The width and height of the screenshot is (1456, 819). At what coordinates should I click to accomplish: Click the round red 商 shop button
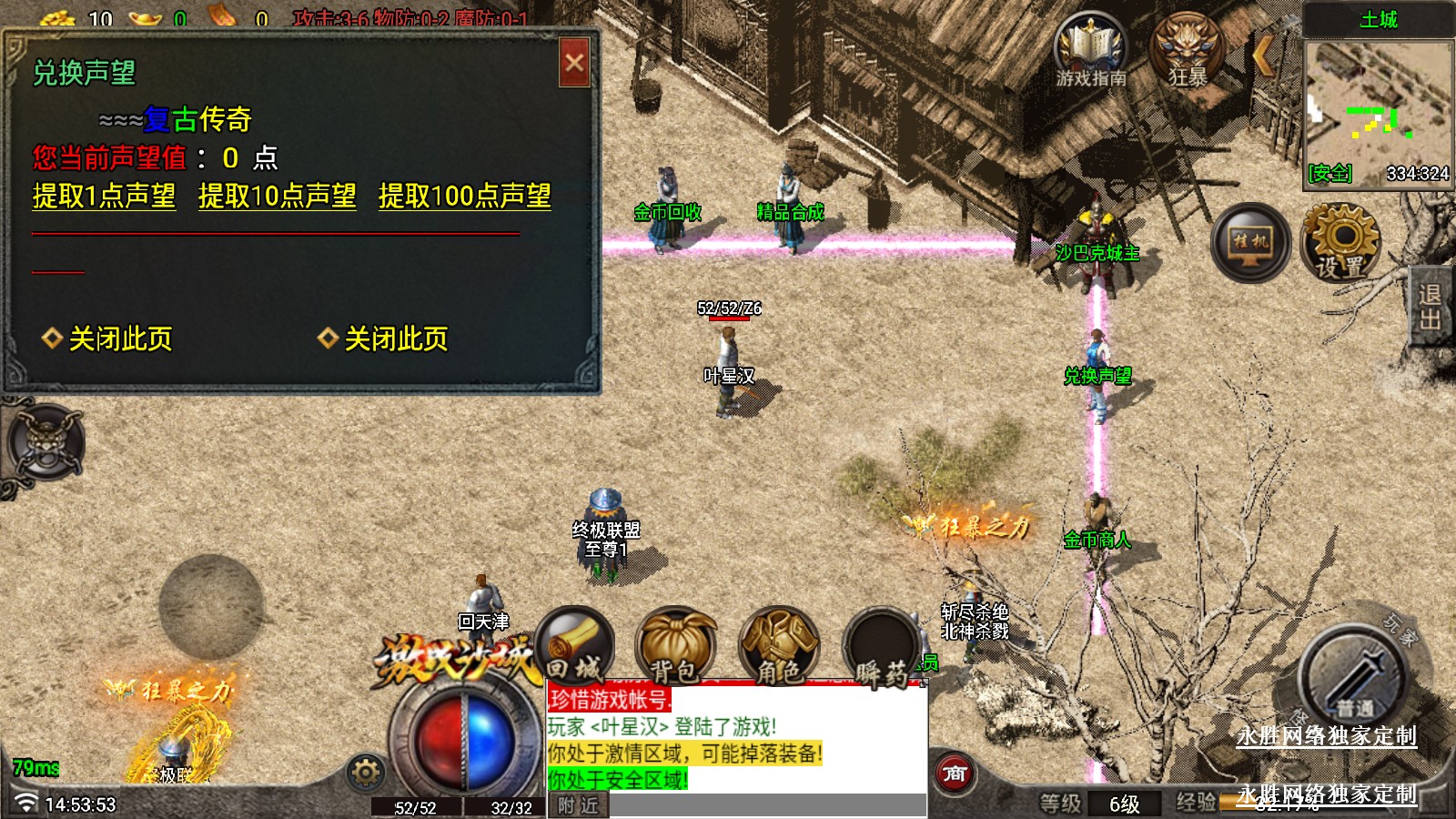(x=954, y=774)
